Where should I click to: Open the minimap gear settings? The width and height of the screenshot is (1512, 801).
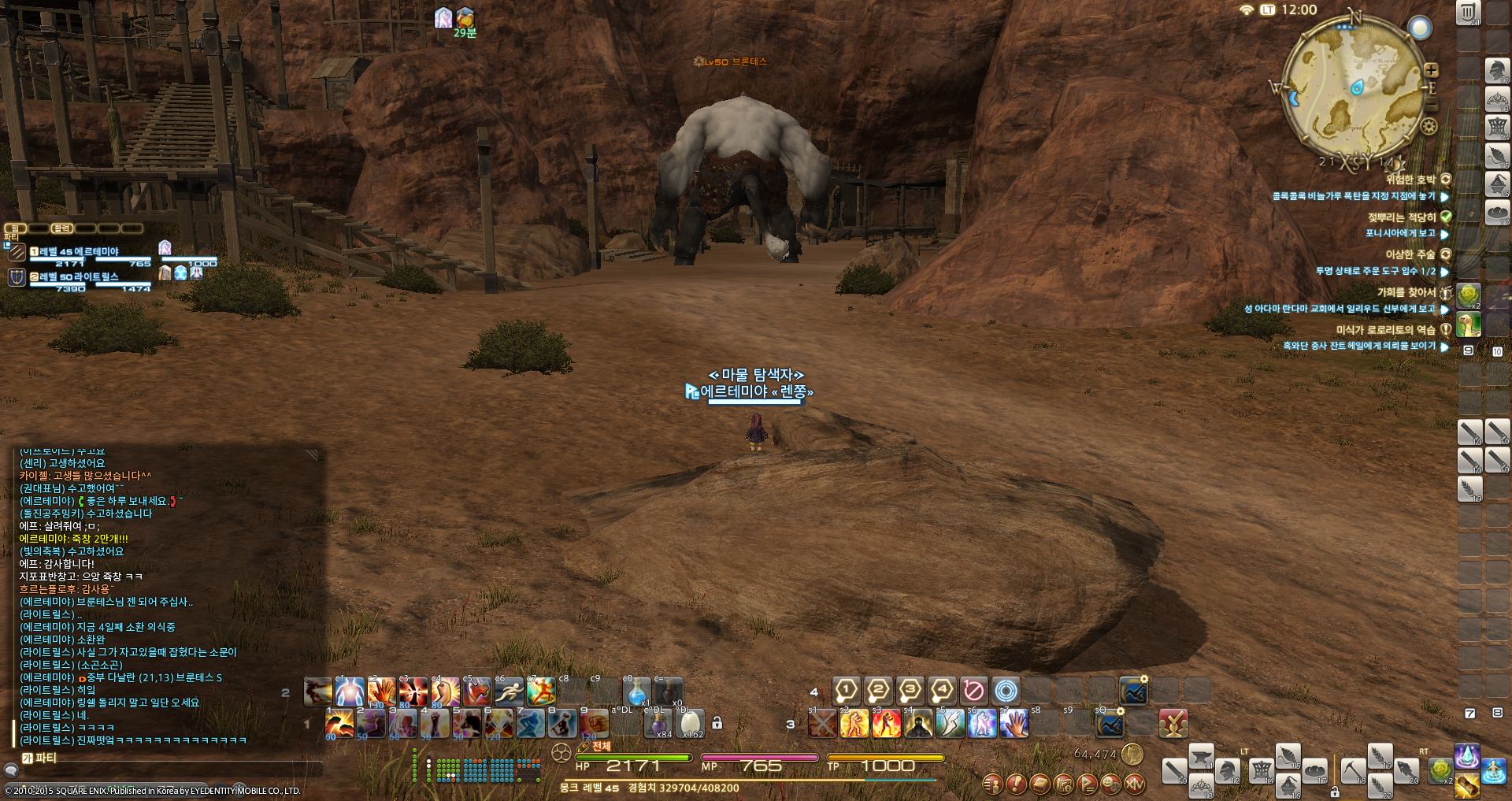1429,126
